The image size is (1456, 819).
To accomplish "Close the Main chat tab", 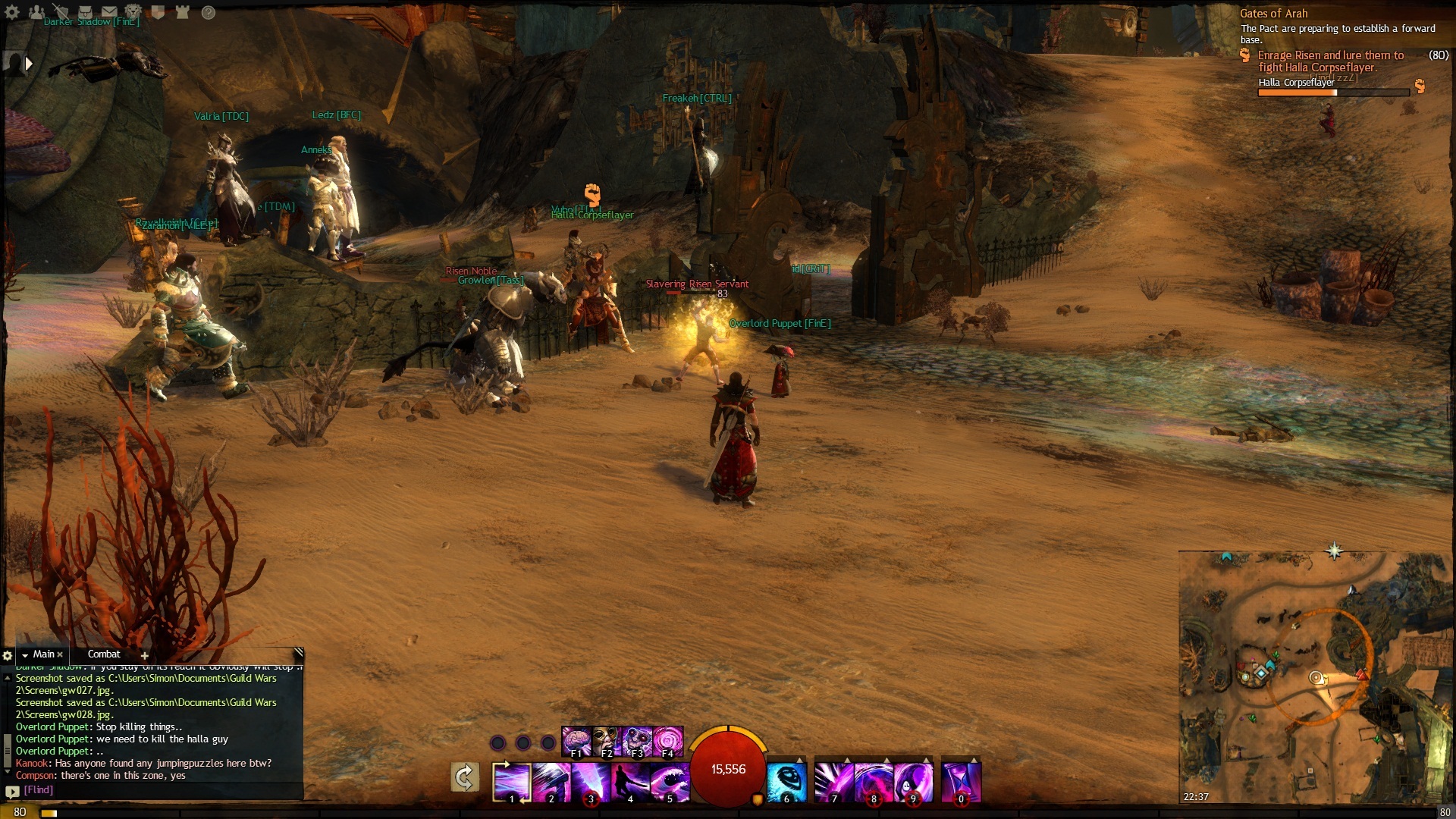I will pos(60,654).
